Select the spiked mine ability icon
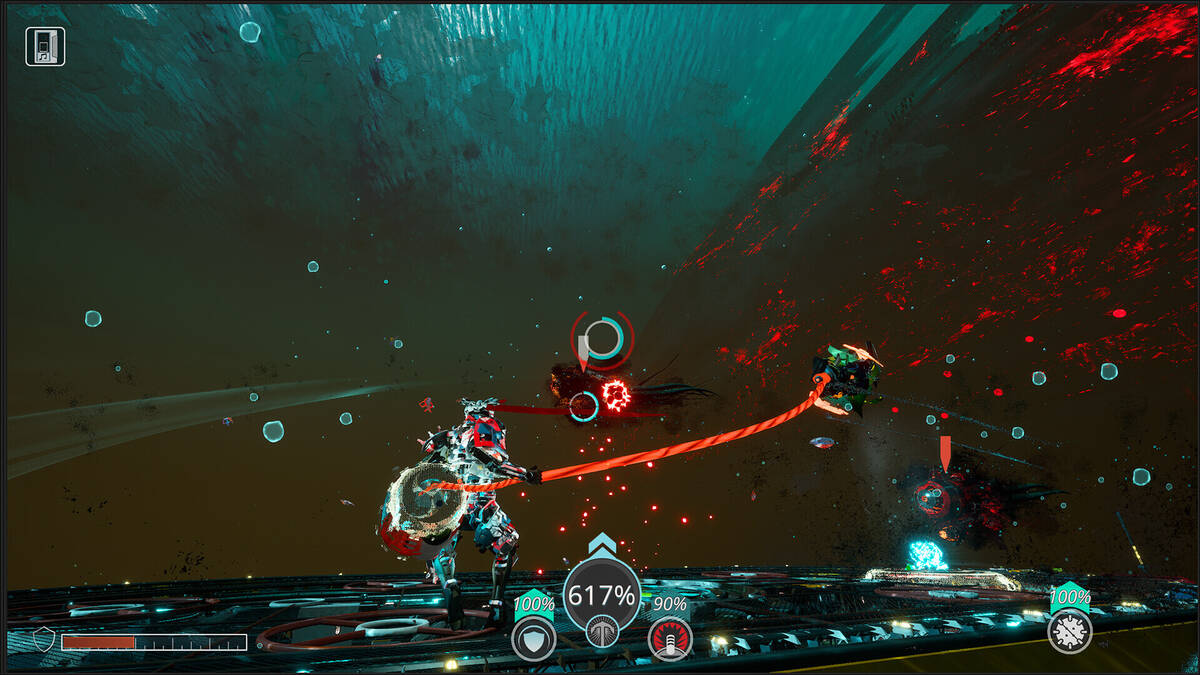The image size is (1200, 675). tap(1069, 631)
